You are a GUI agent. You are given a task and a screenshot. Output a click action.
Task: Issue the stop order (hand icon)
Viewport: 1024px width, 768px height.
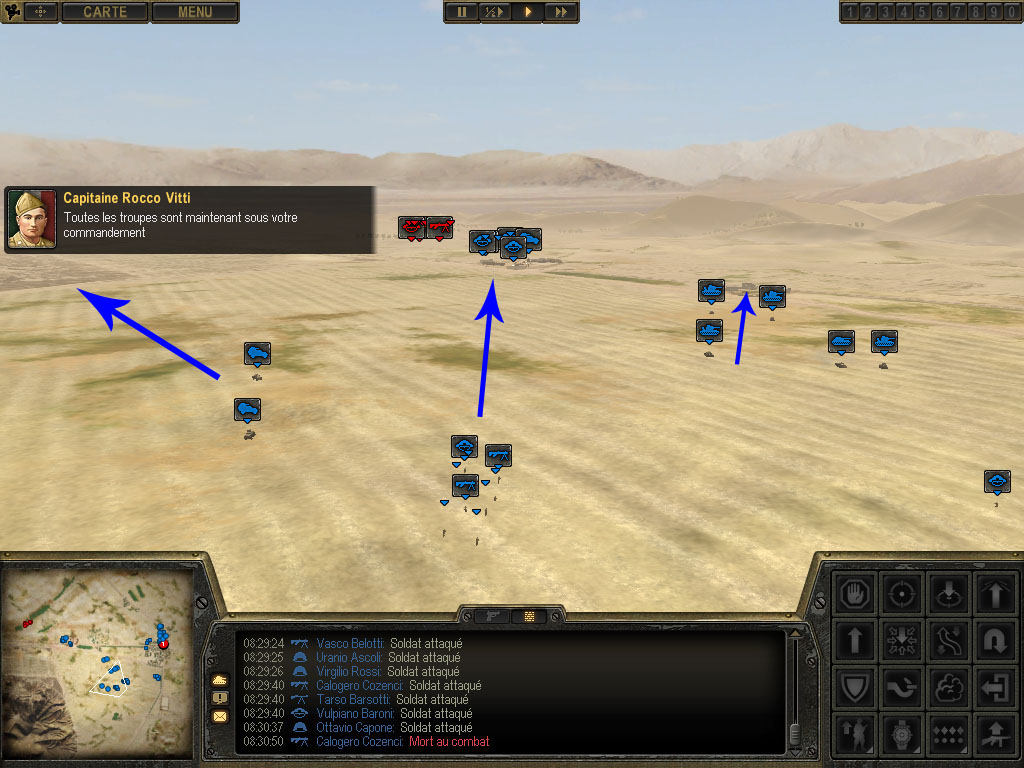tap(855, 593)
